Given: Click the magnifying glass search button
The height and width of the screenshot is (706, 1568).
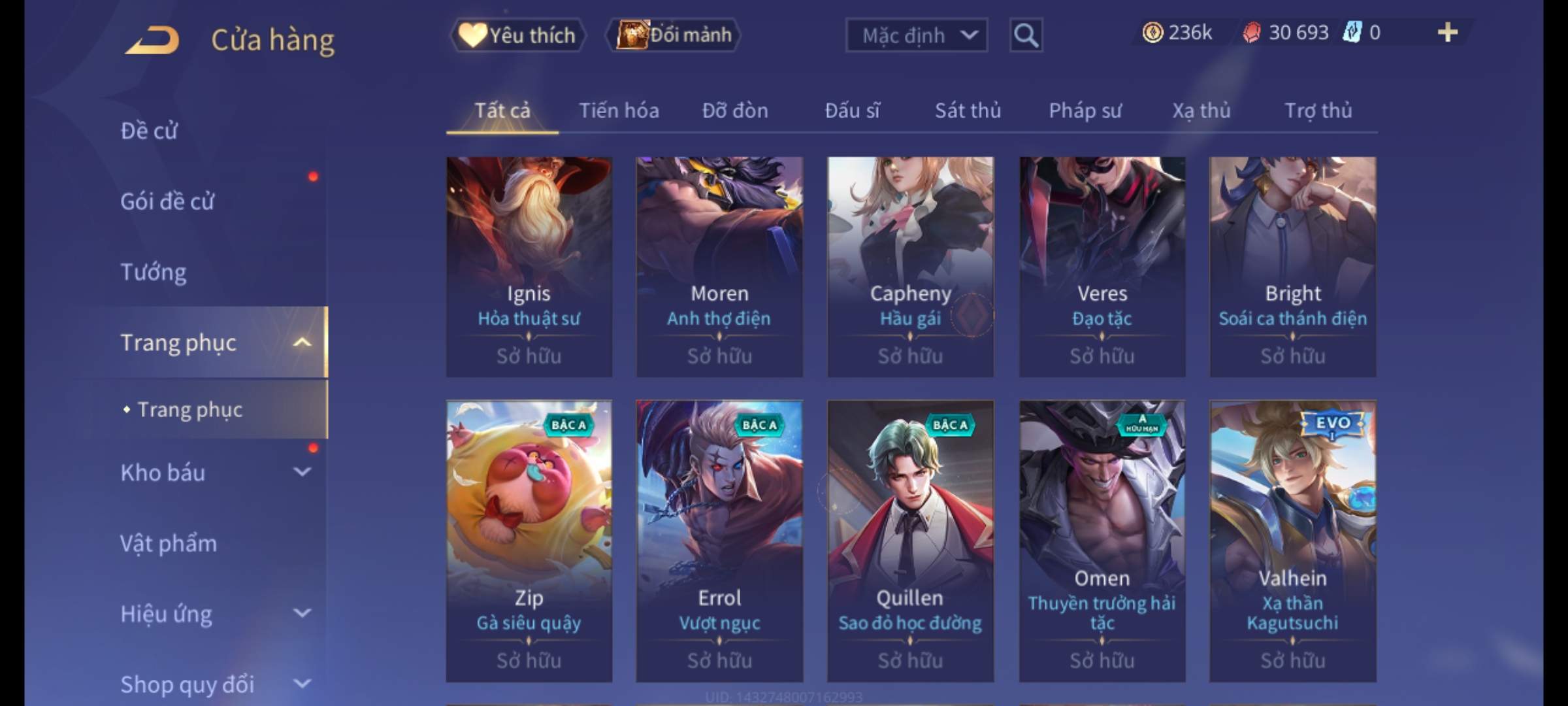Looking at the screenshot, I should (x=1025, y=35).
